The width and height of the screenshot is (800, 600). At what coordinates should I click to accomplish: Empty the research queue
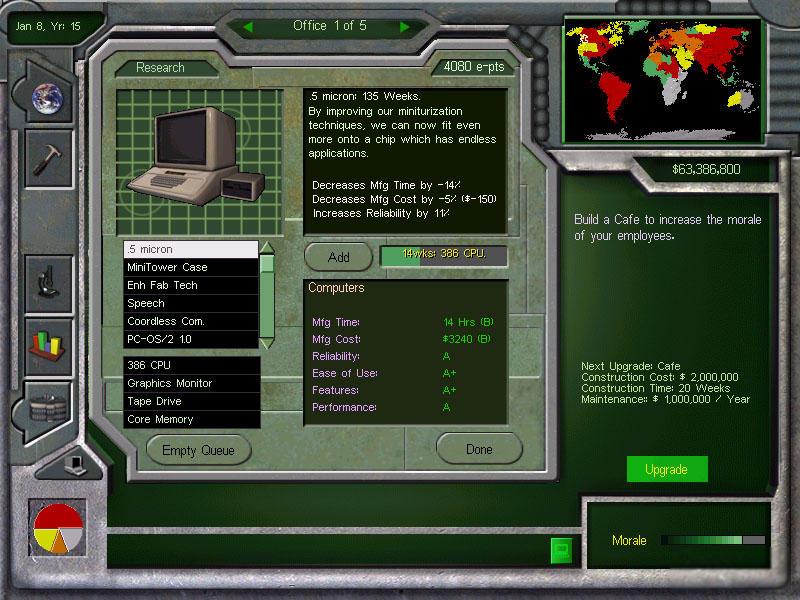click(198, 450)
